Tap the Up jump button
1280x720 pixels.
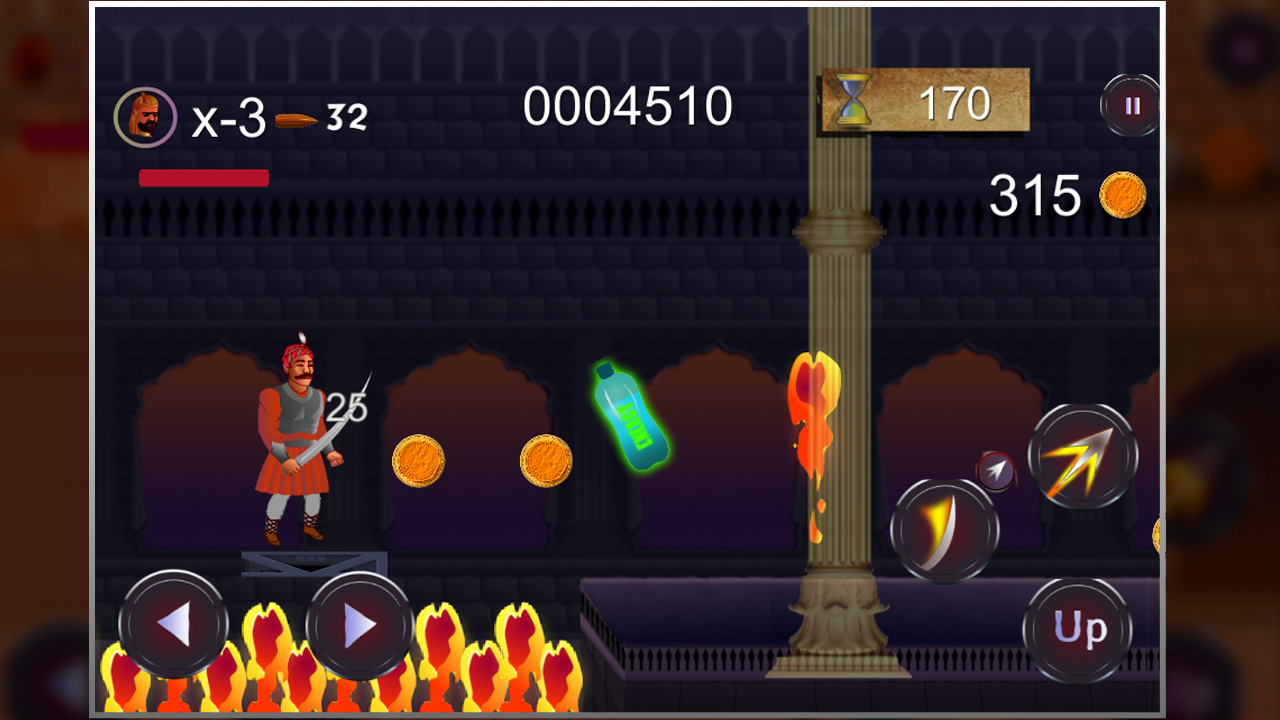pos(1080,629)
